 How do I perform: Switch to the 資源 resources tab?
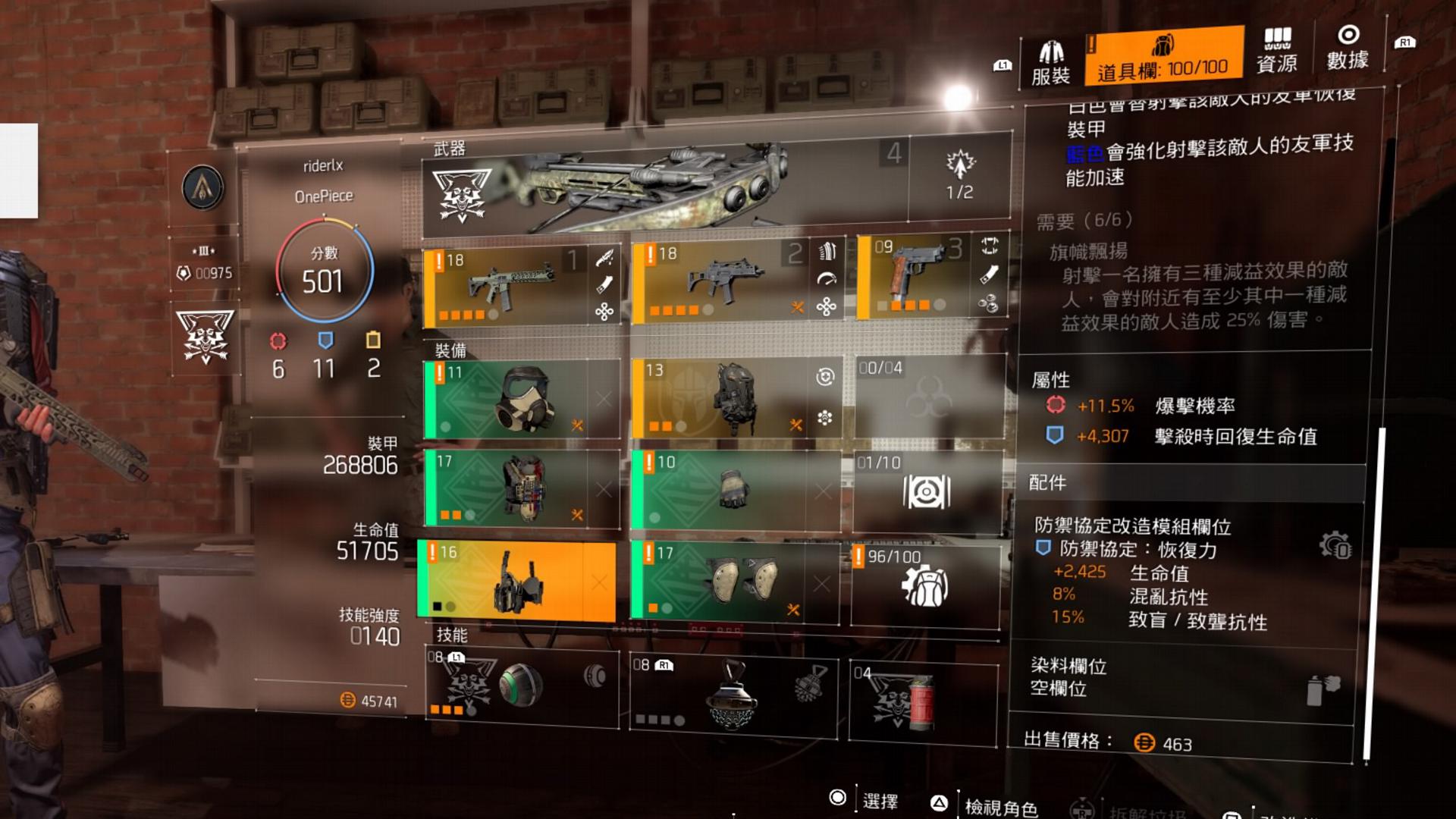tap(1277, 51)
